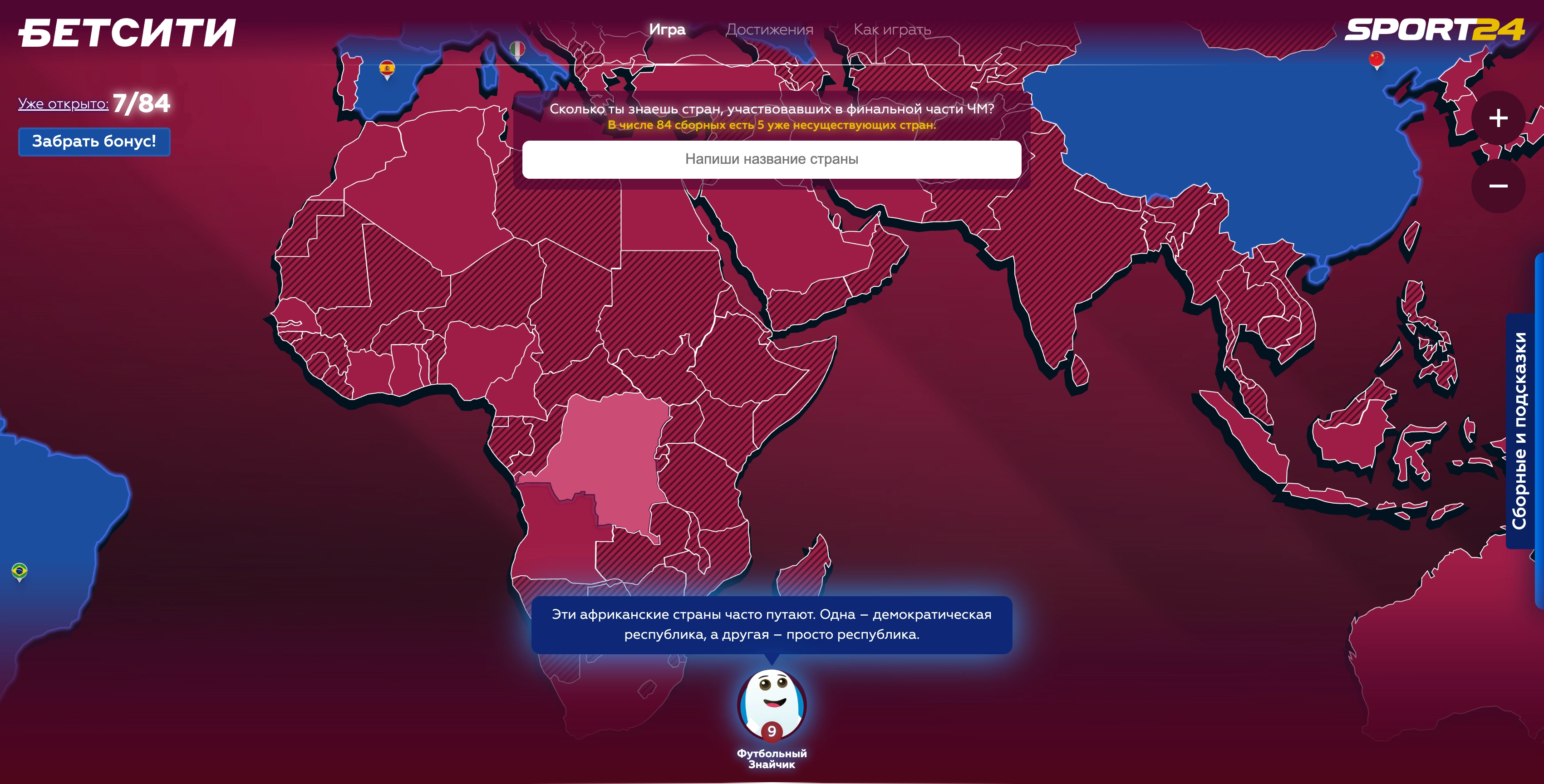Image resolution: width=1544 pixels, height=784 pixels.
Task: Show the Как играть section
Action: click(x=892, y=29)
